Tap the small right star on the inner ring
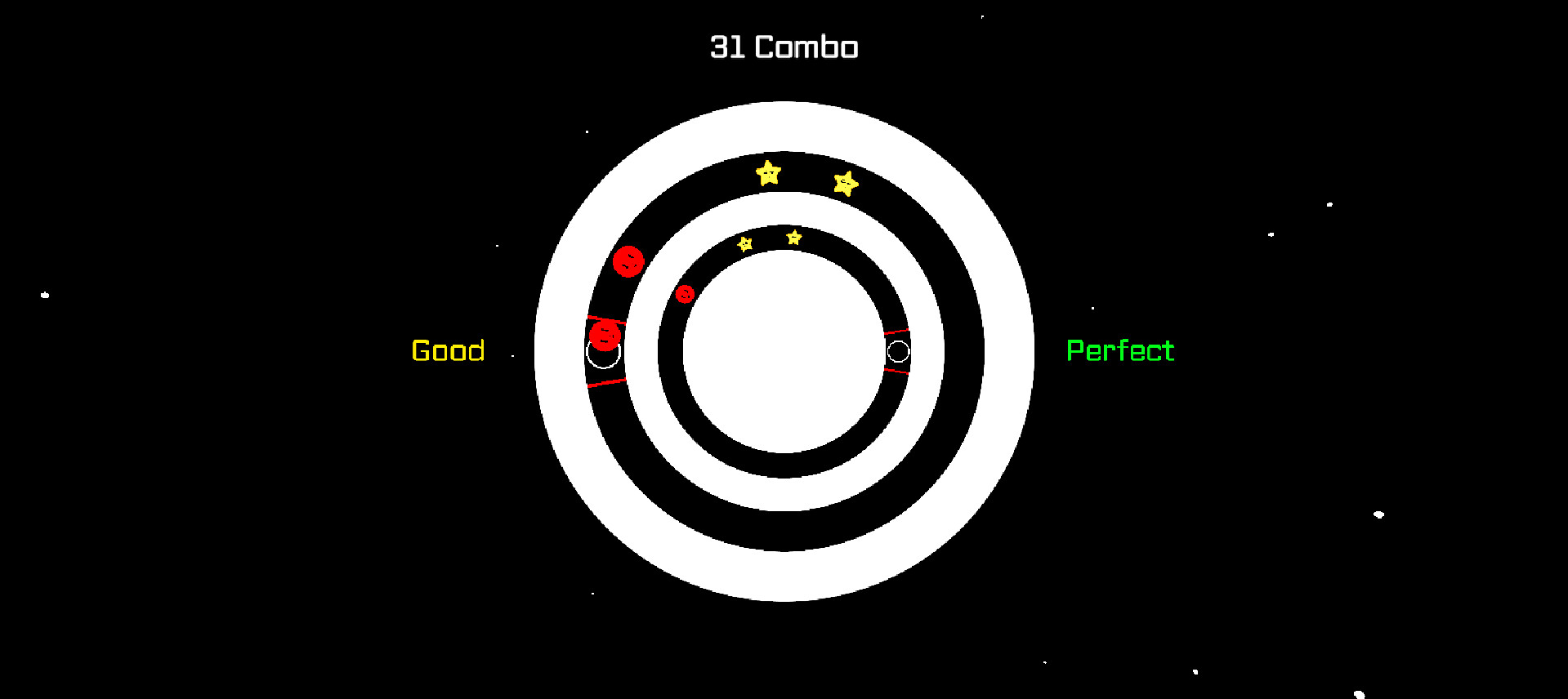The width and height of the screenshot is (1568, 699). [793, 237]
